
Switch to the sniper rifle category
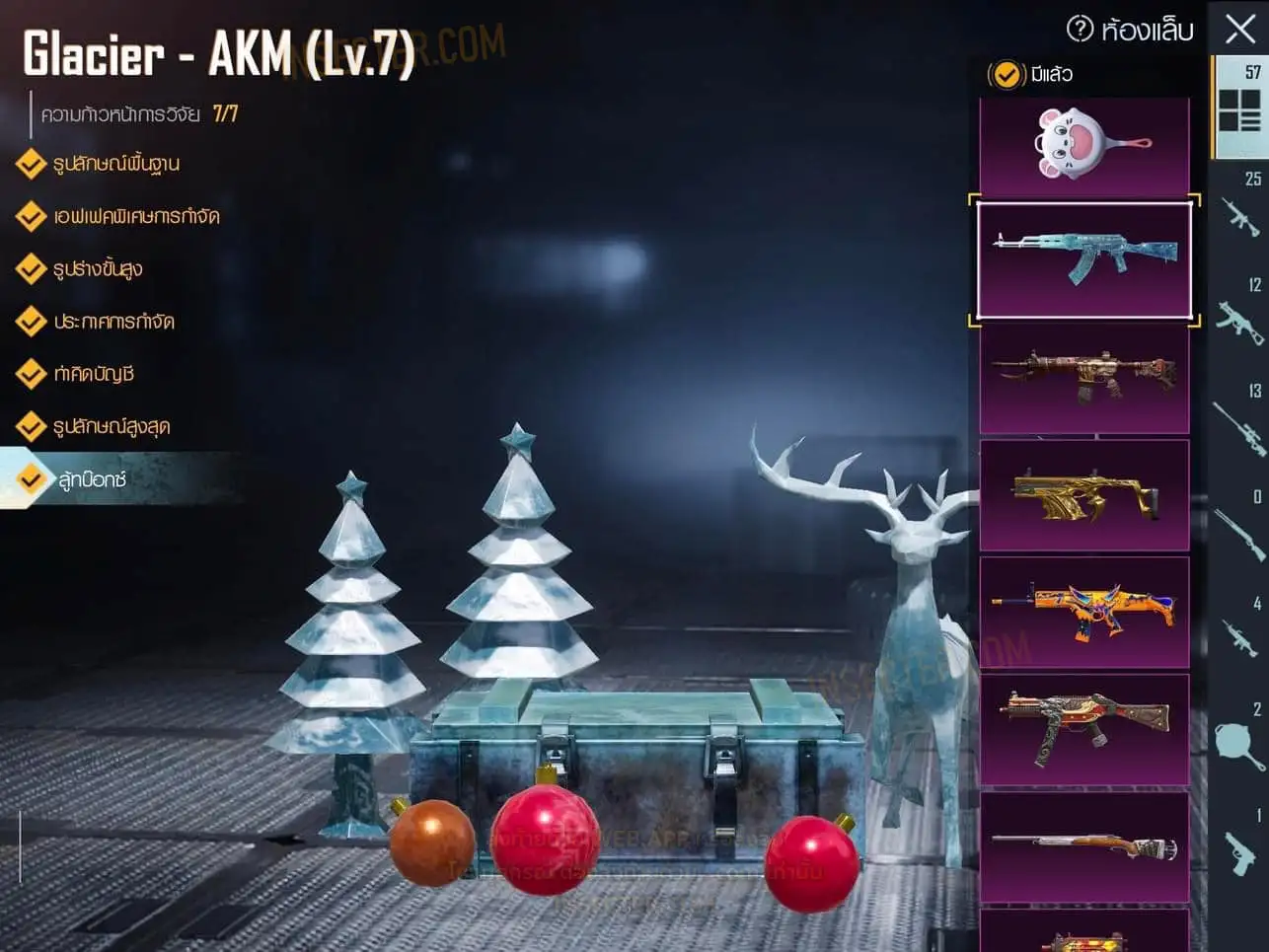(x=1240, y=420)
